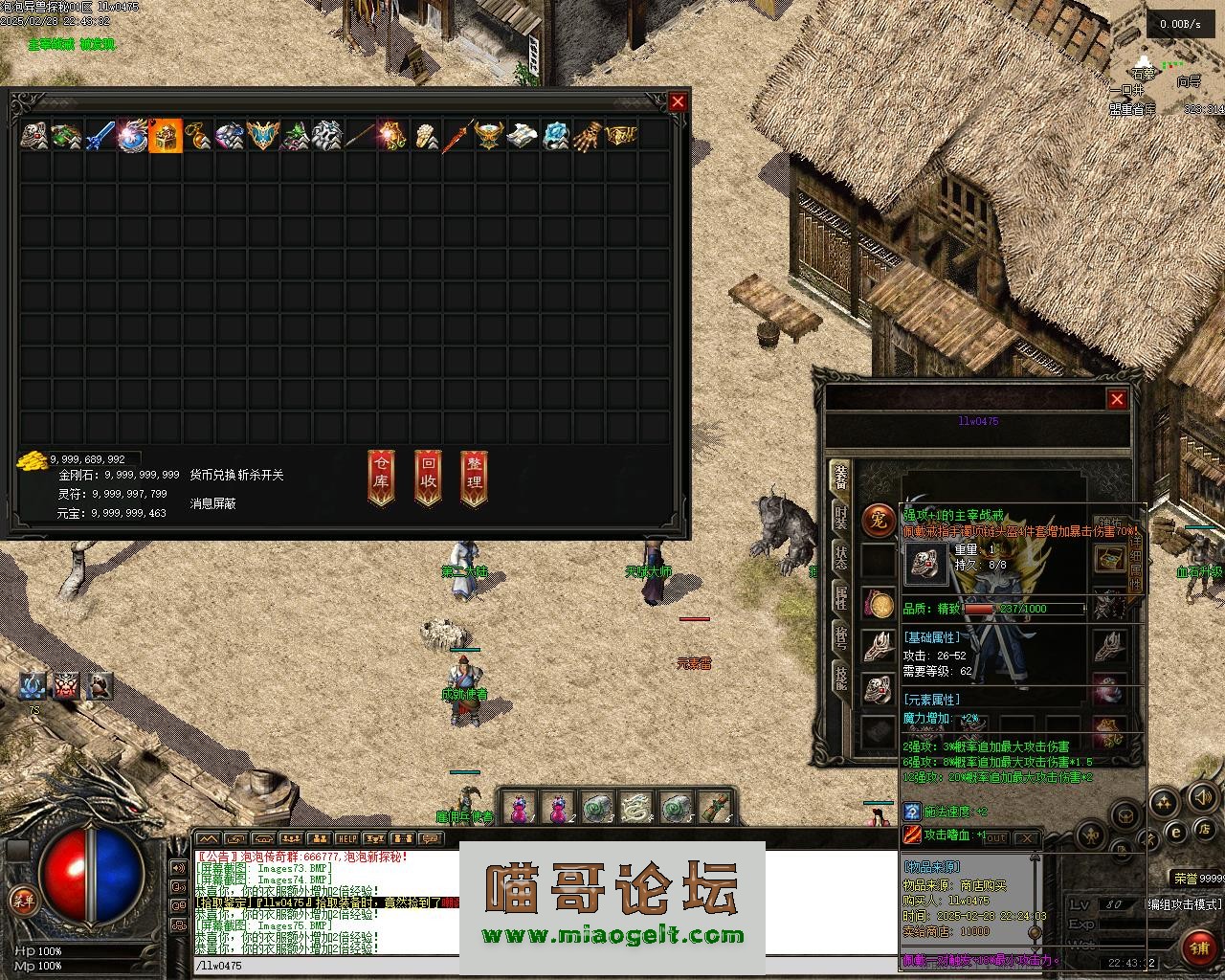Close the character equipment panel
The width and height of the screenshot is (1225, 980).
click(1117, 400)
